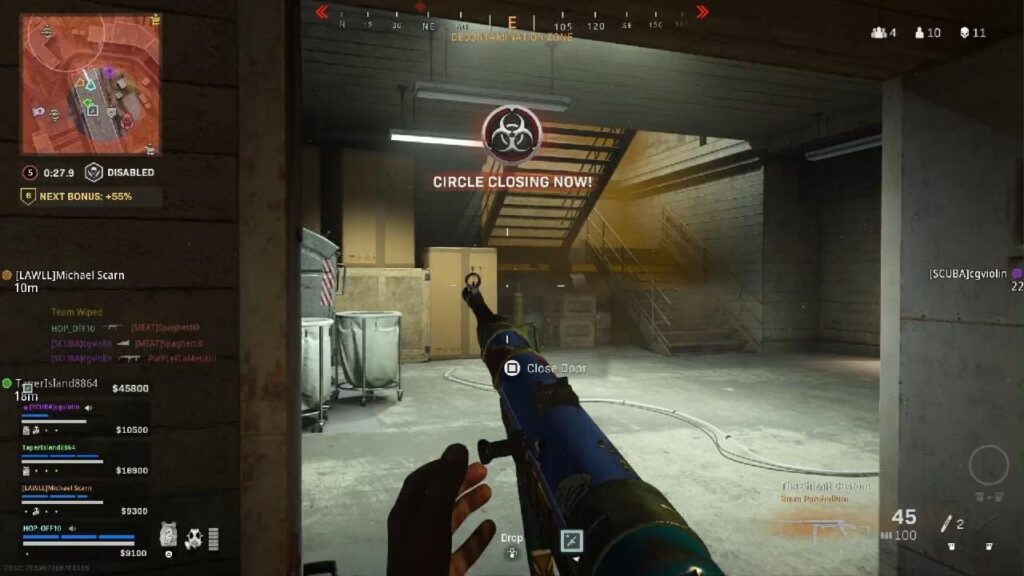The height and width of the screenshot is (576, 1024).
Task: Select the [SCUBA]cgviolin squad row
Action: (85, 413)
